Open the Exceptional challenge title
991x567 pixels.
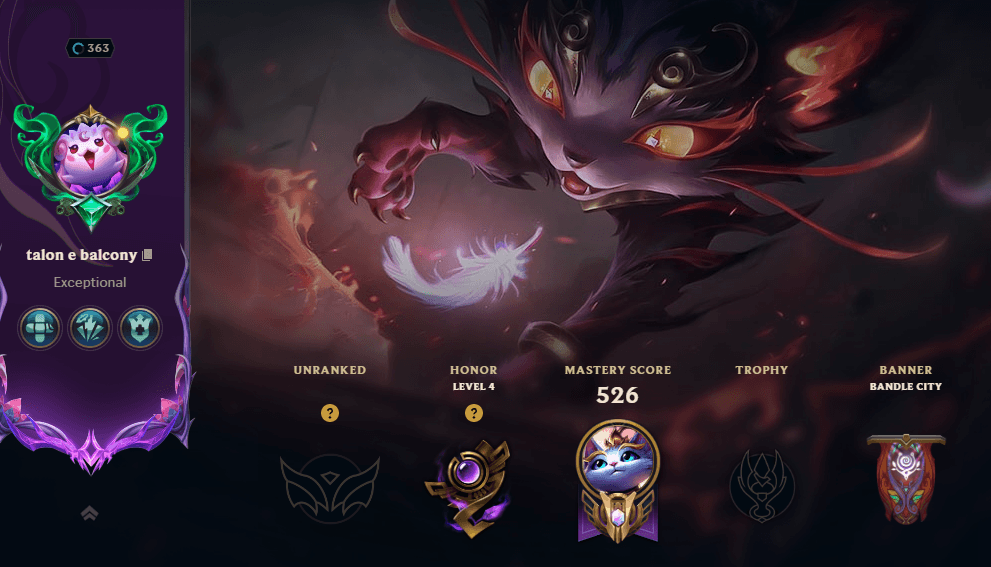tap(90, 282)
